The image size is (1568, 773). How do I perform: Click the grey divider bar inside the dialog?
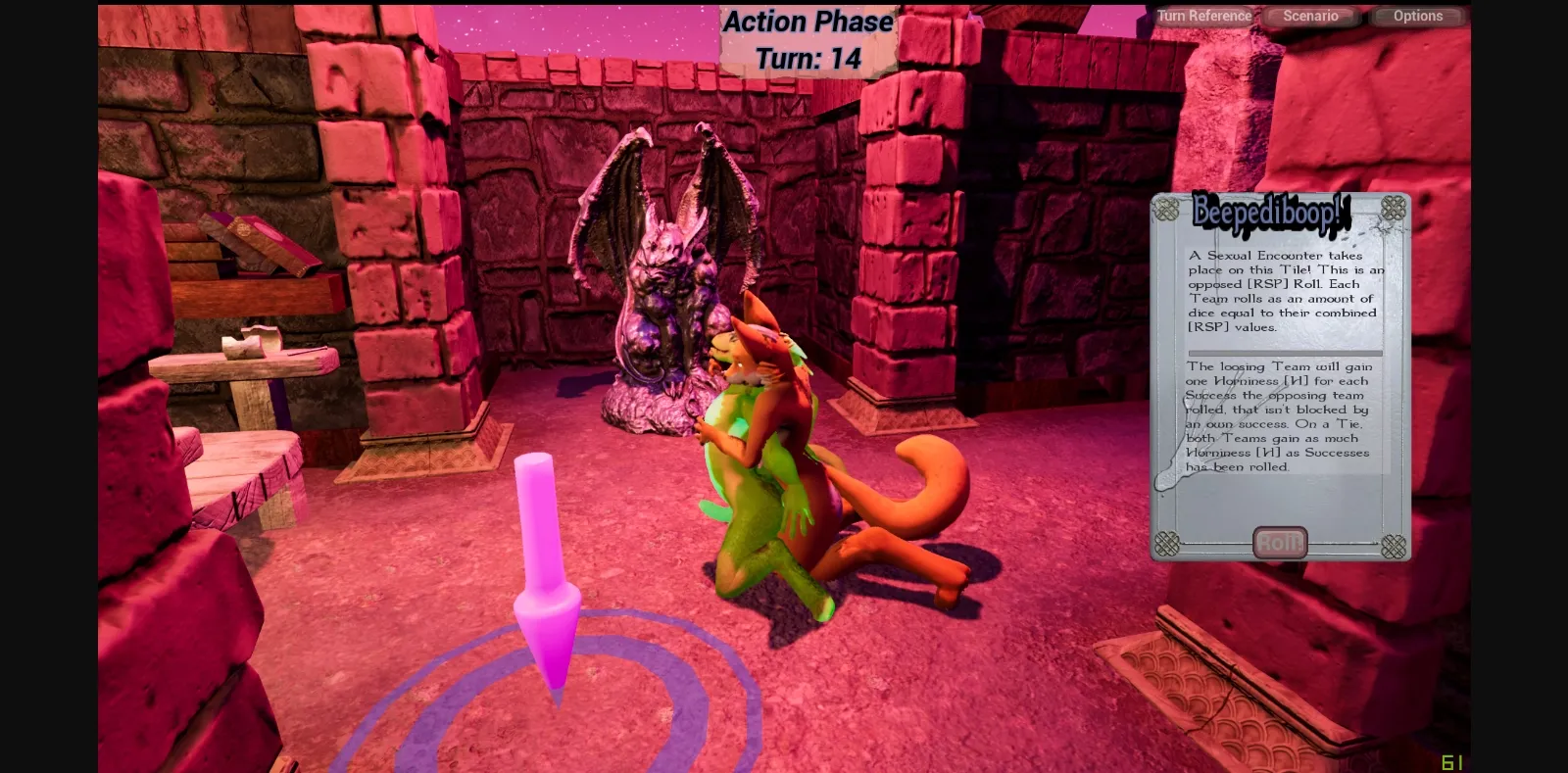1284,353
